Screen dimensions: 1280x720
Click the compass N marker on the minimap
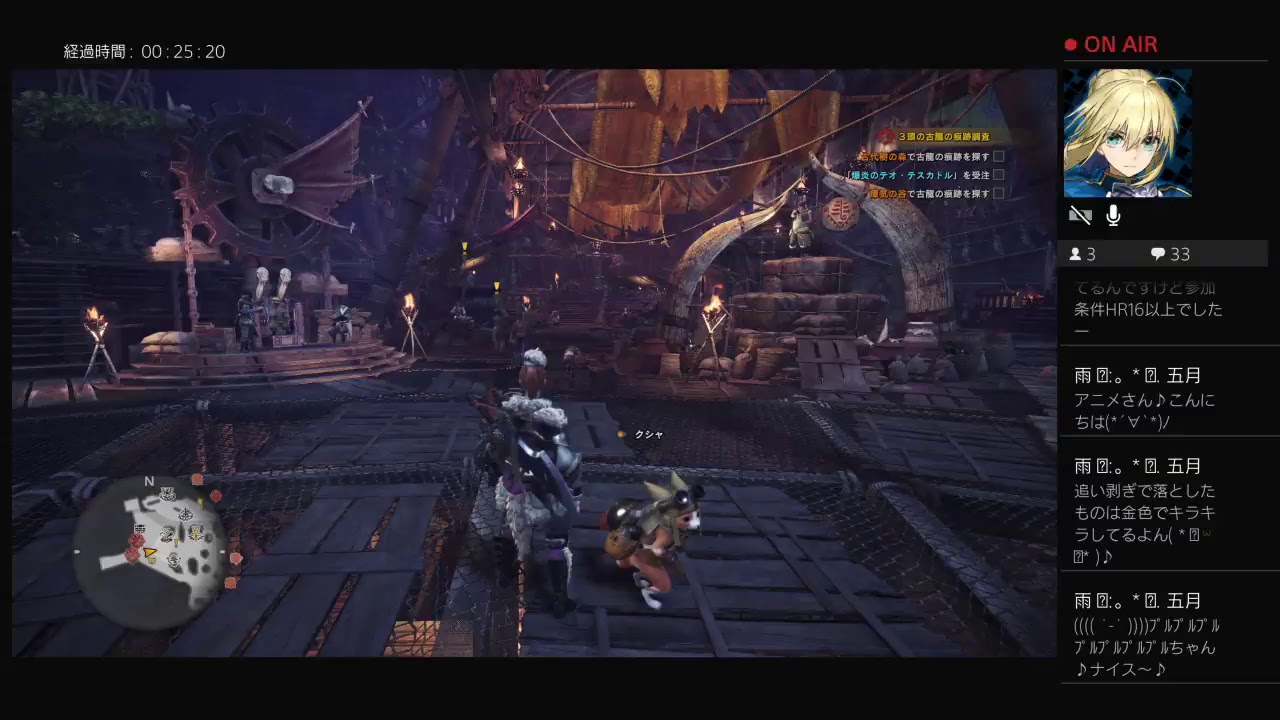(148, 482)
